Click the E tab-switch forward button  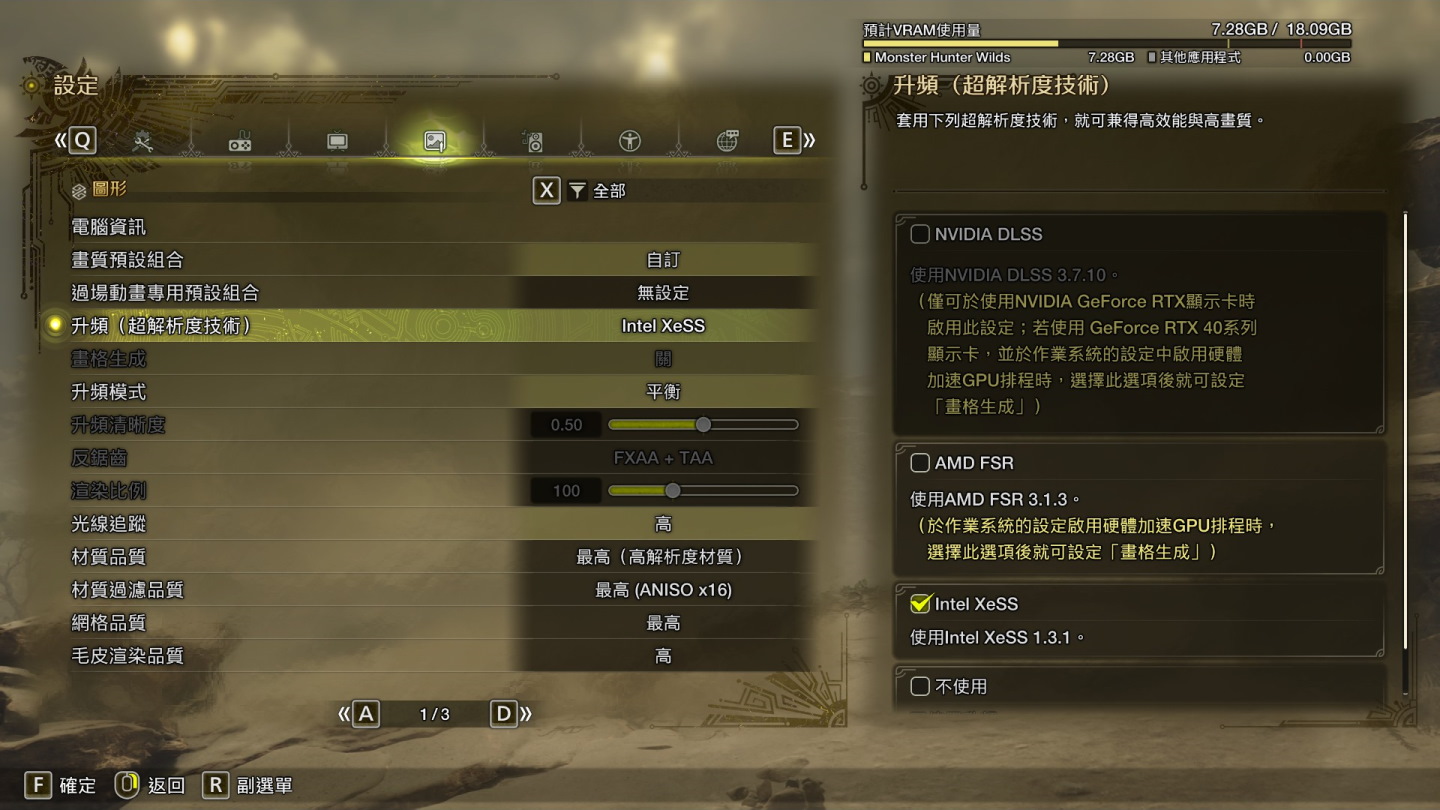pyautogui.click(x=785, y=140)
